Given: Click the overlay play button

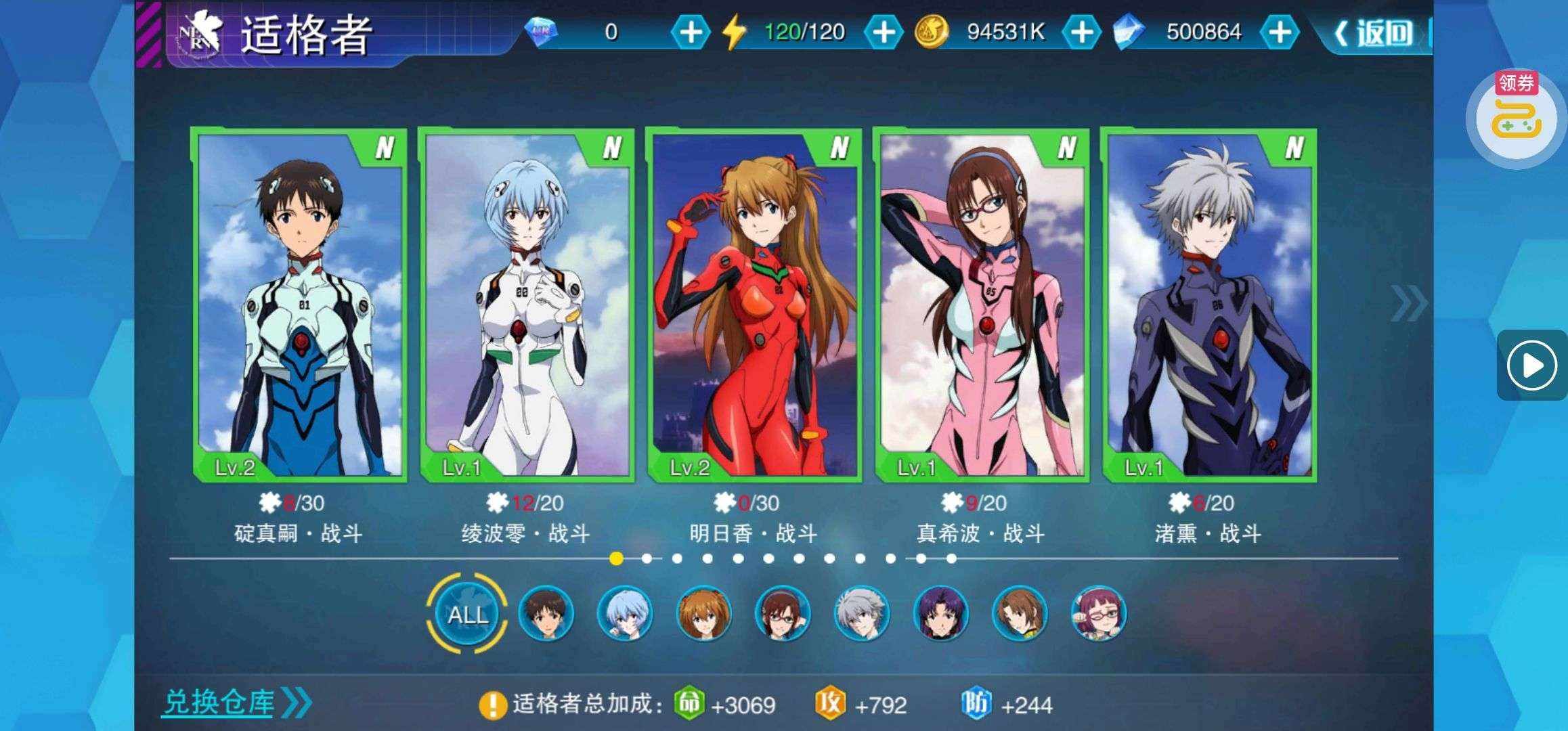Looking at the screenshot, I should point(1532,365).
